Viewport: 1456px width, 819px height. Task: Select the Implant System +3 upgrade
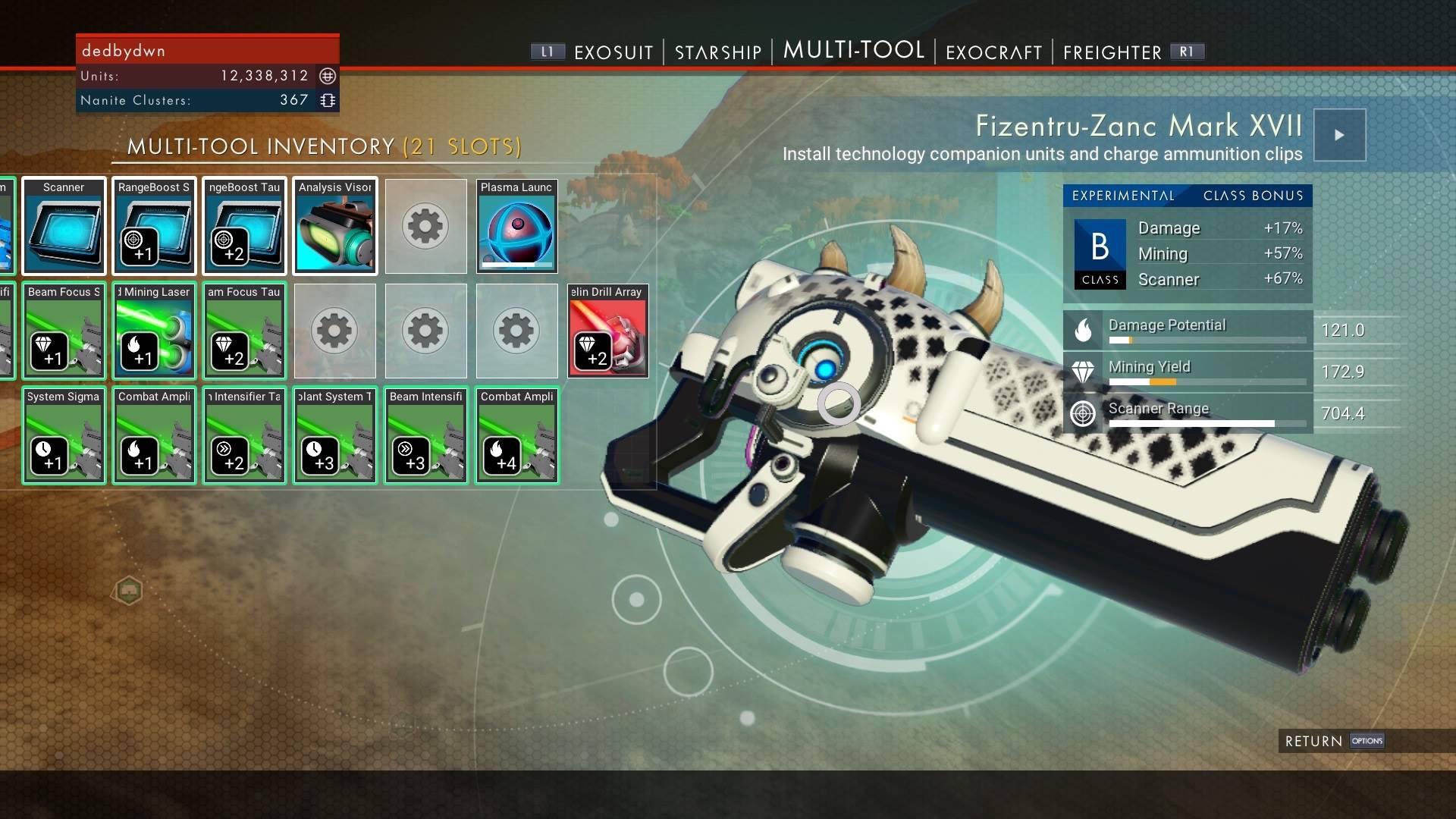tap(334, 435)
